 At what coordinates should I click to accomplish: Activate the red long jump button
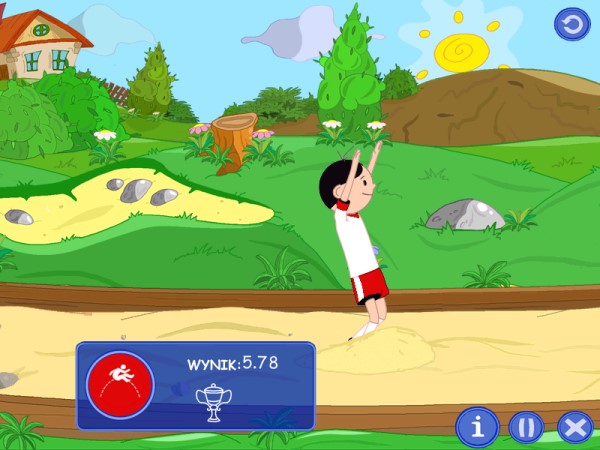point(120,384)
